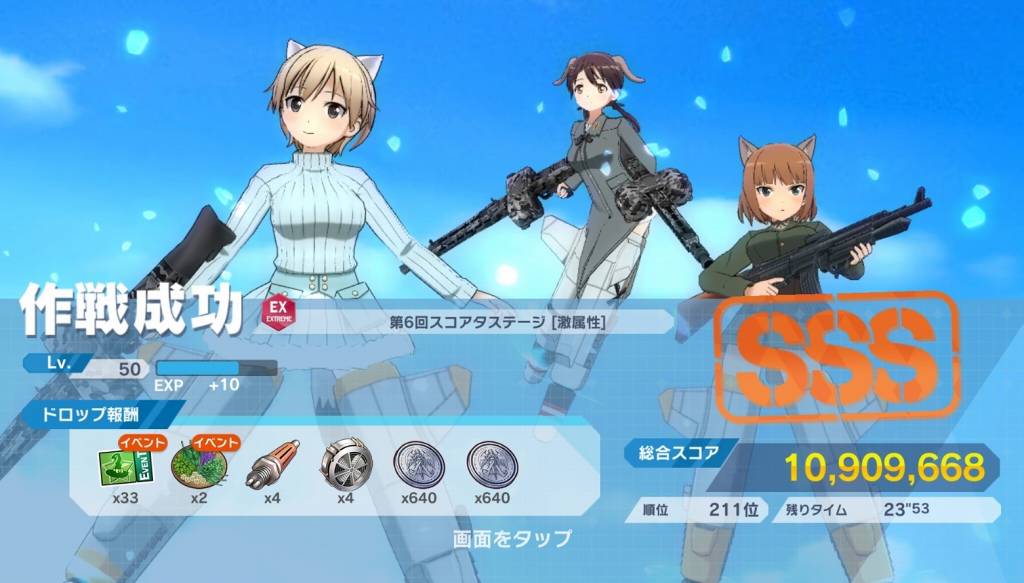The width and height of the screenshot is (1024, 583).
Task: View the turbine engine part reward
Action: click(x=345, y=464)
